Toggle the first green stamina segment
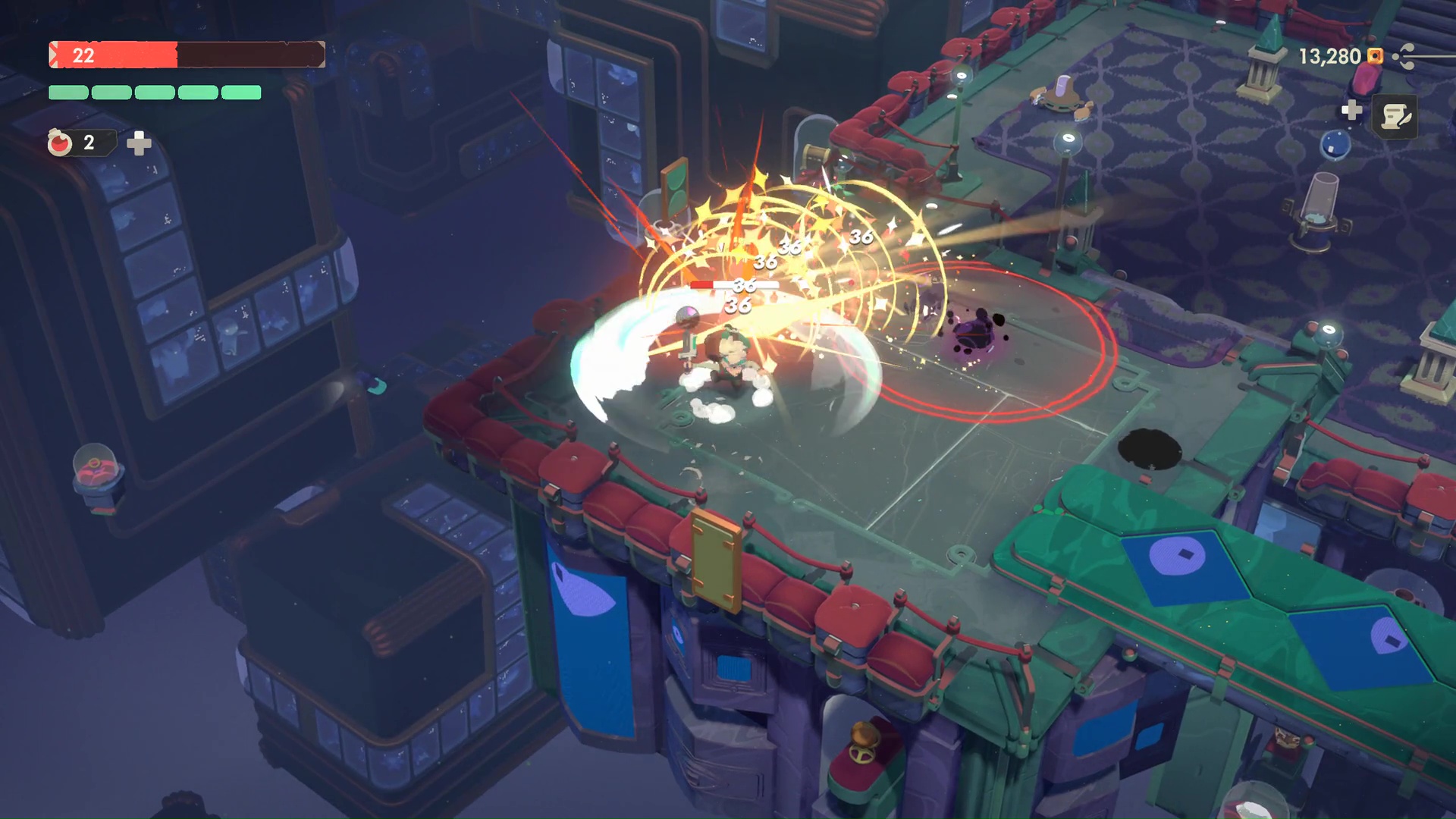The height and width of the screenshot is (819, 1456). (x=68, y=93)
